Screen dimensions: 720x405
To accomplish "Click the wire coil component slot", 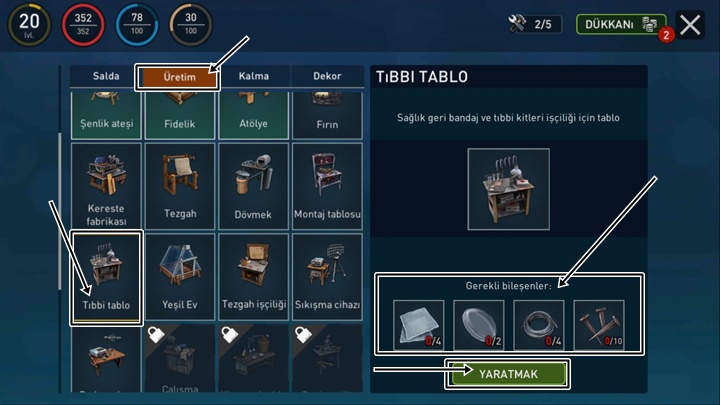I will (x=539, y=325).
